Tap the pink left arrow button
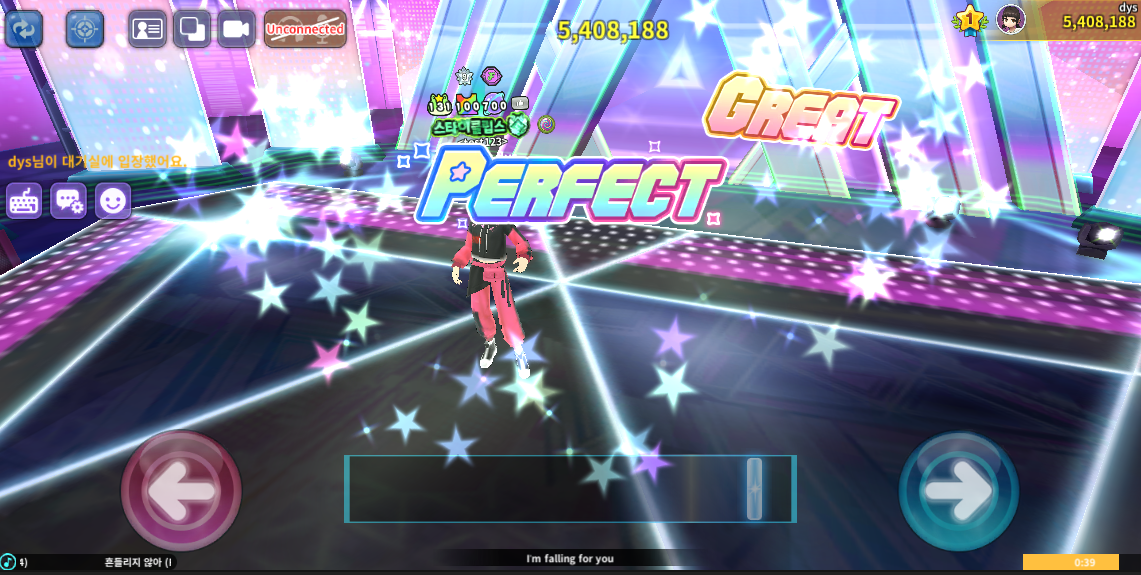The height and width of the screenshot is (575, 1141). click(181, 489)
